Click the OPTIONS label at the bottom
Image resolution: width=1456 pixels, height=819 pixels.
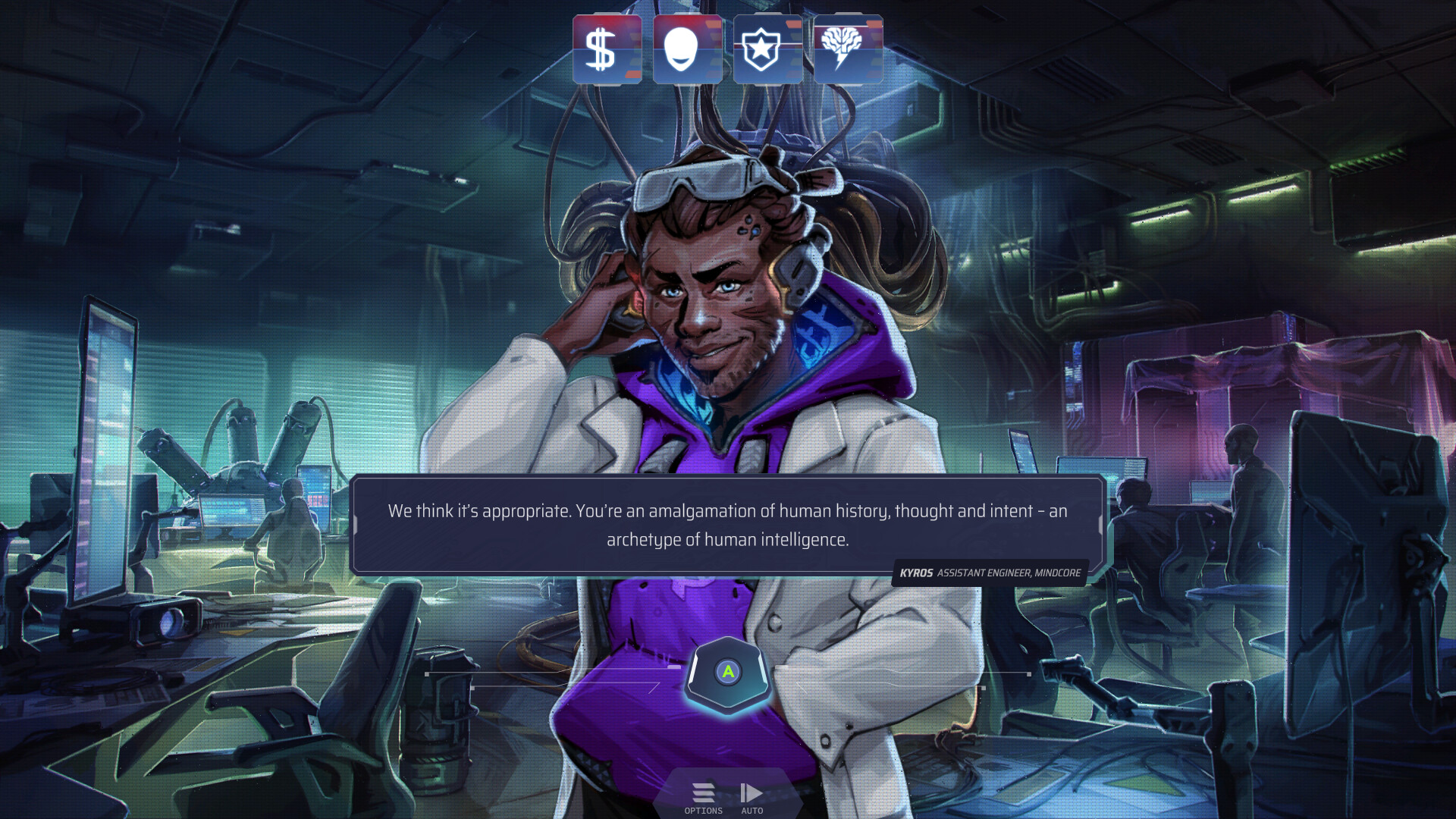[703, 810]
